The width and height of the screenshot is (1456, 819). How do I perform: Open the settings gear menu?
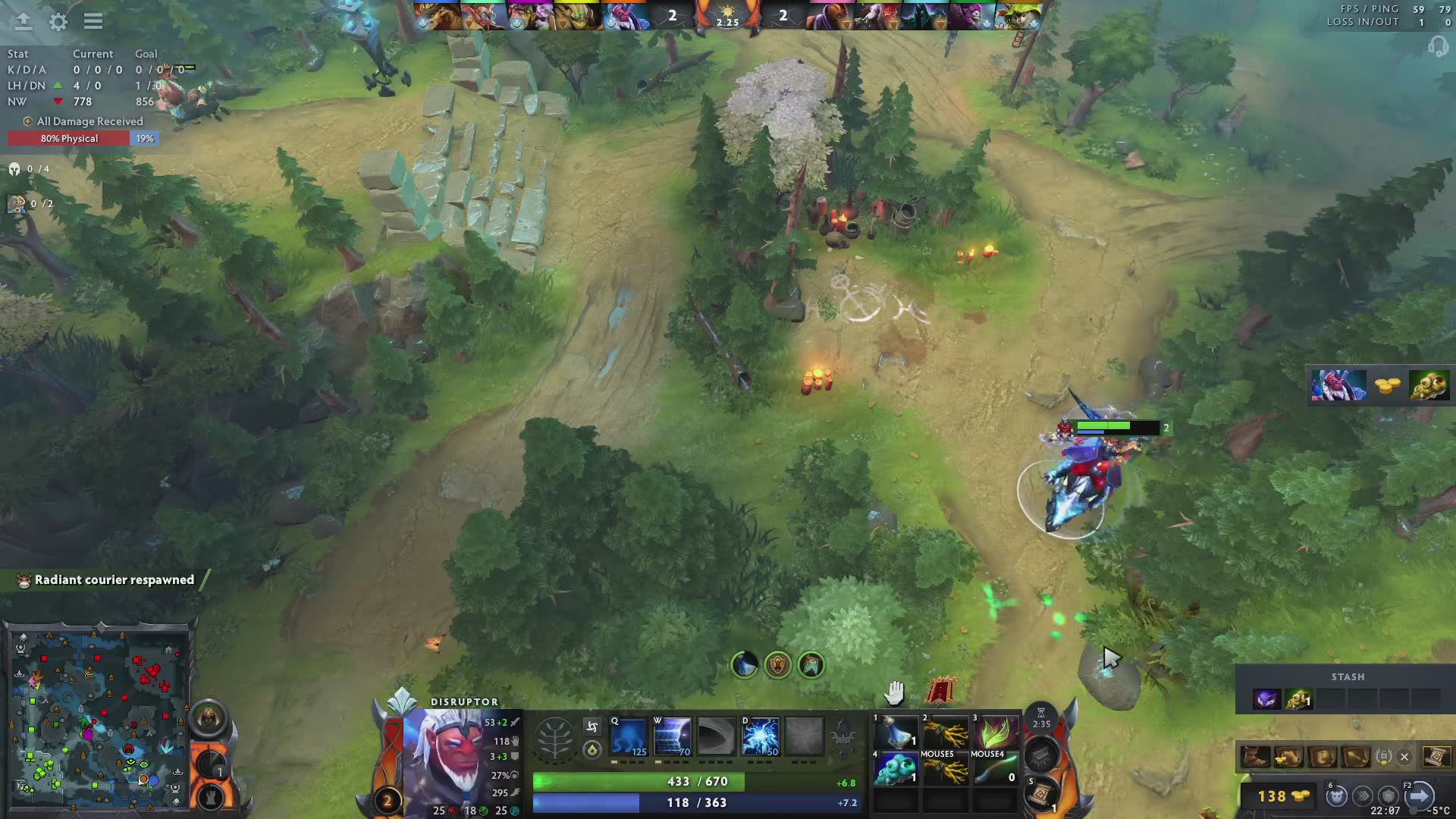click(x=58, y=22)
